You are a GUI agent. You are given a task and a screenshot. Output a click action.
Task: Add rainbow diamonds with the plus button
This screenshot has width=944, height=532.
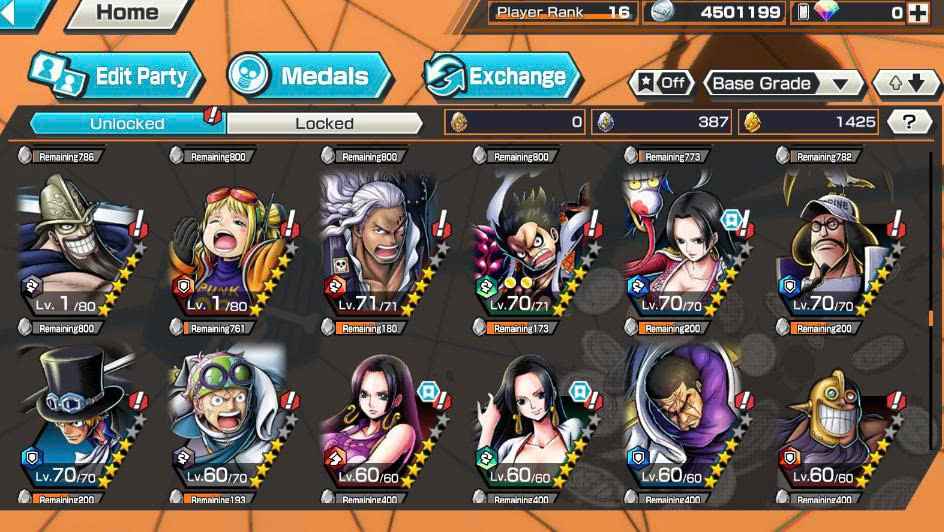[916, 13]
